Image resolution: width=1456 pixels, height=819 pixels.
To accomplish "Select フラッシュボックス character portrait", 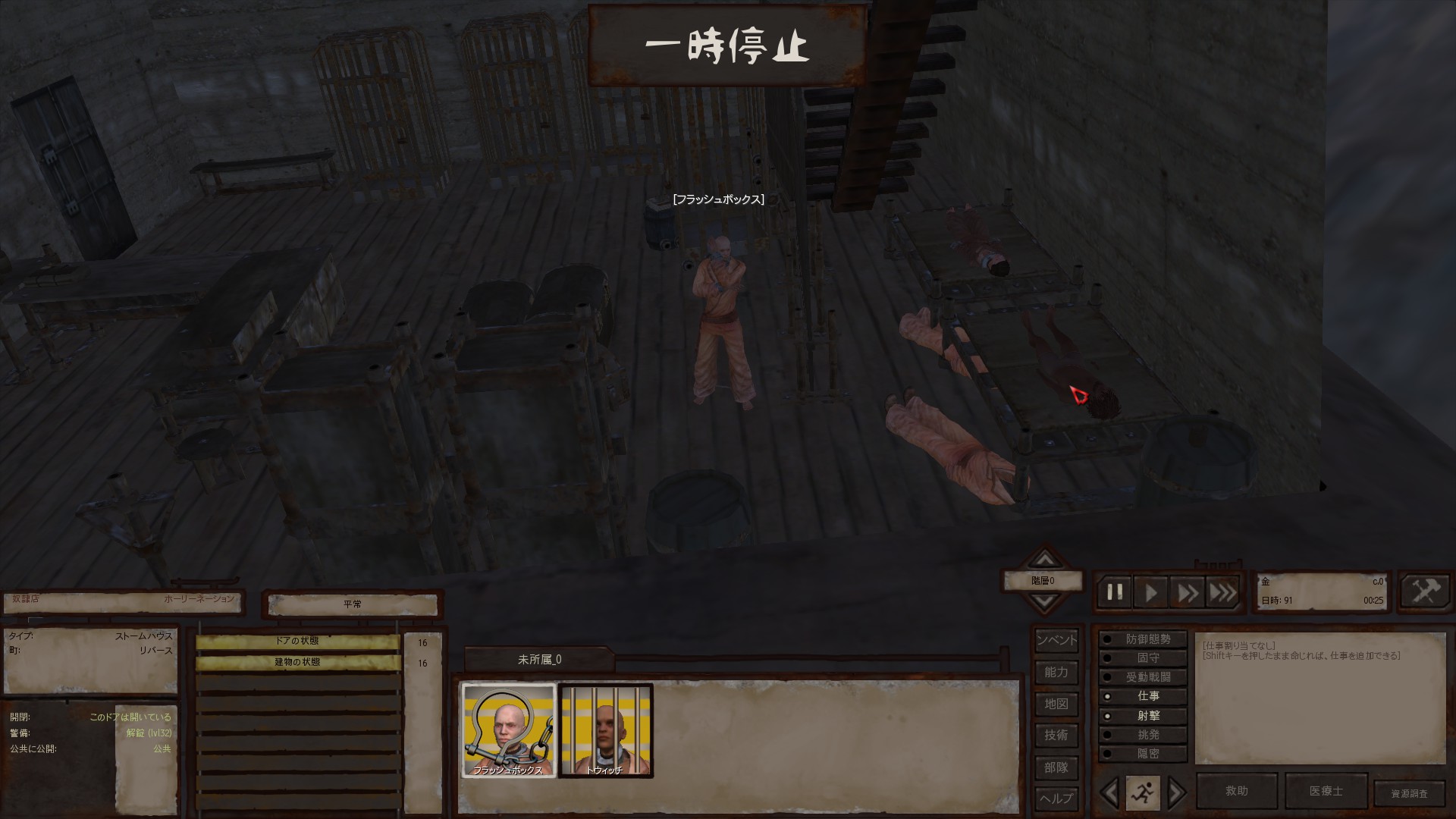I will [509, 730].
